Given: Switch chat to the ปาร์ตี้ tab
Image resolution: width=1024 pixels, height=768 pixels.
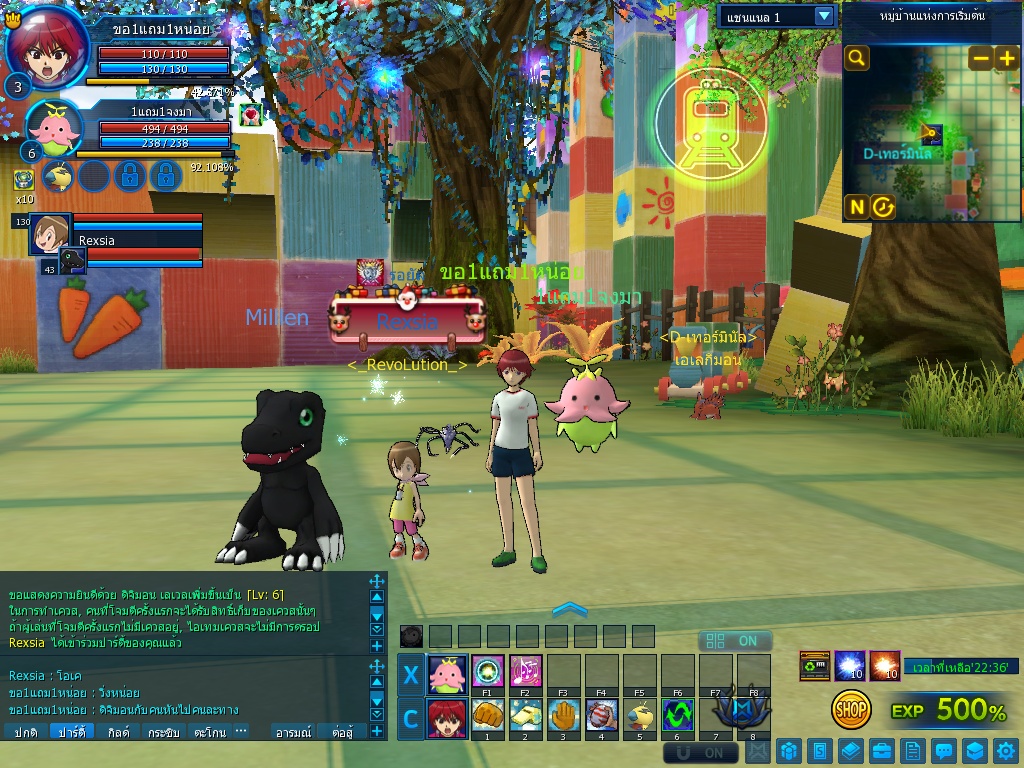Looking at the screenshot, I should pyautogui.click(x=72, y=732).
